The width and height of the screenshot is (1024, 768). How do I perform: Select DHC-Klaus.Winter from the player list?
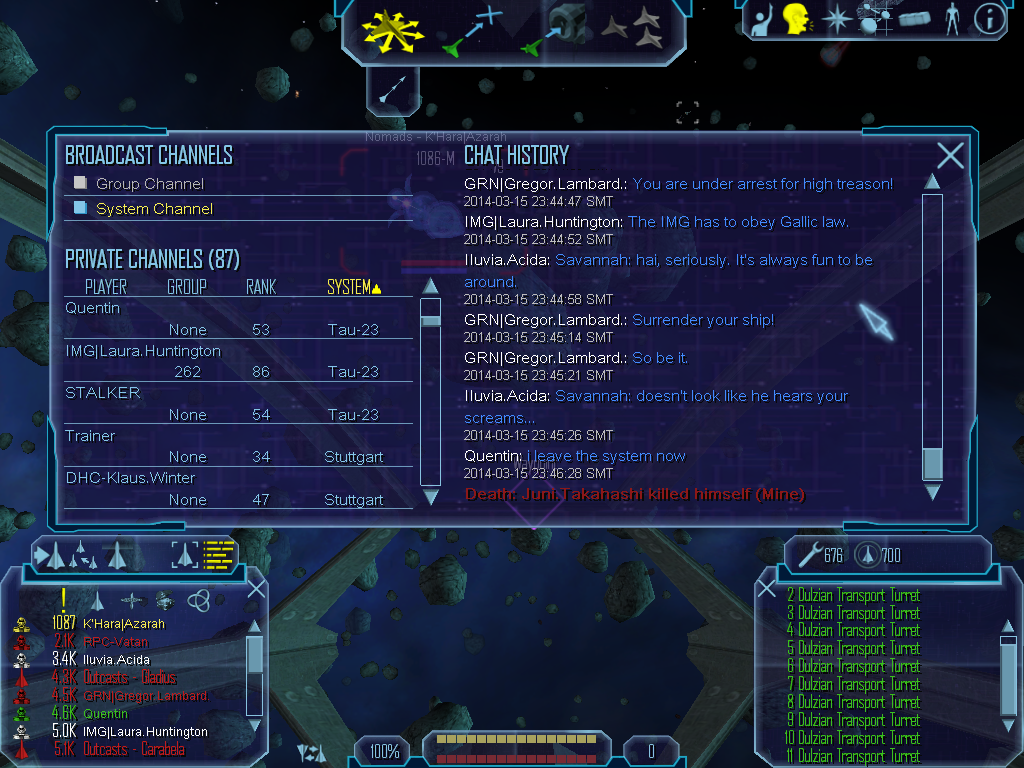(x=130, y=478)
